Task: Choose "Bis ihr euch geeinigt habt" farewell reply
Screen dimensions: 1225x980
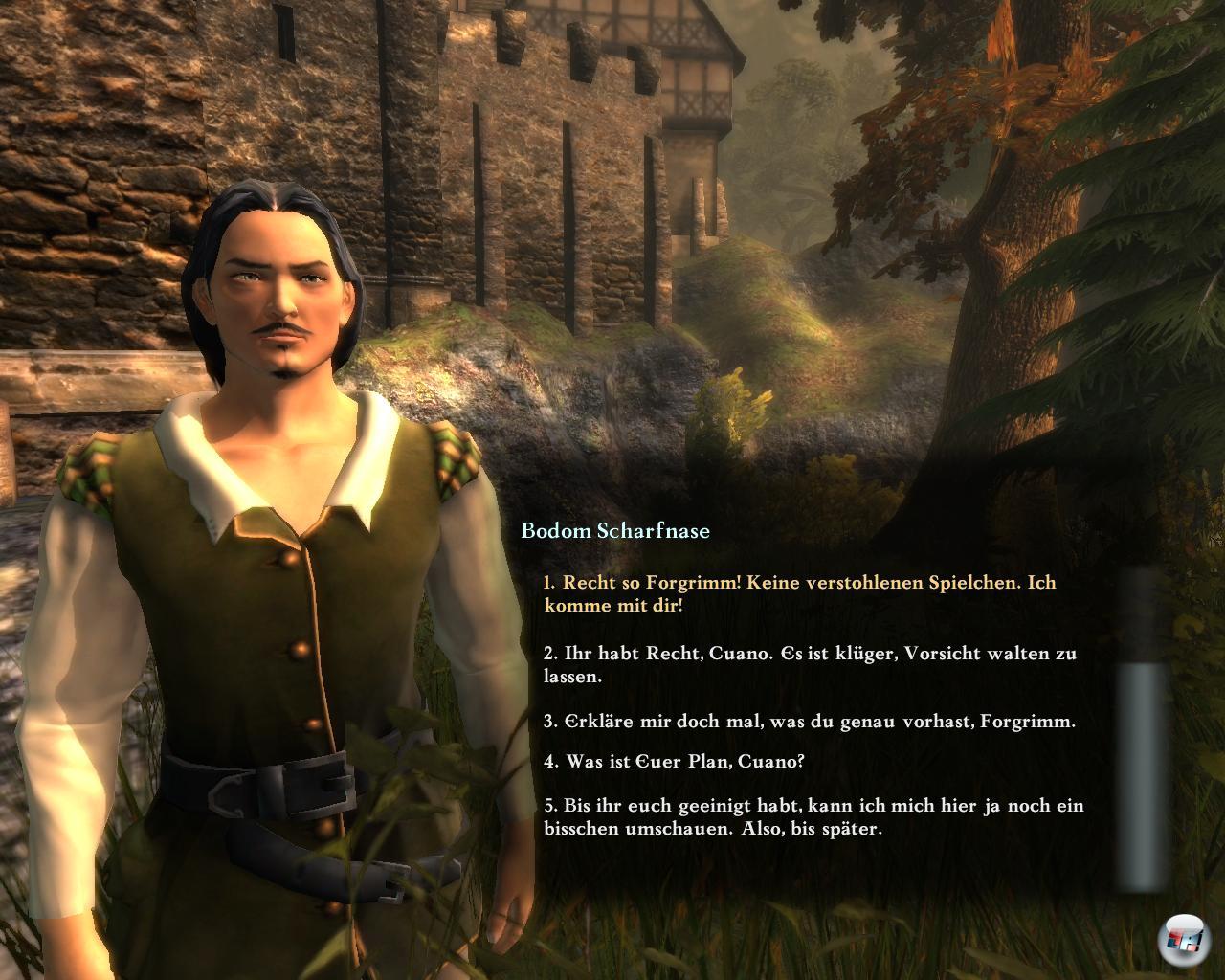Action: coord(813,816)
